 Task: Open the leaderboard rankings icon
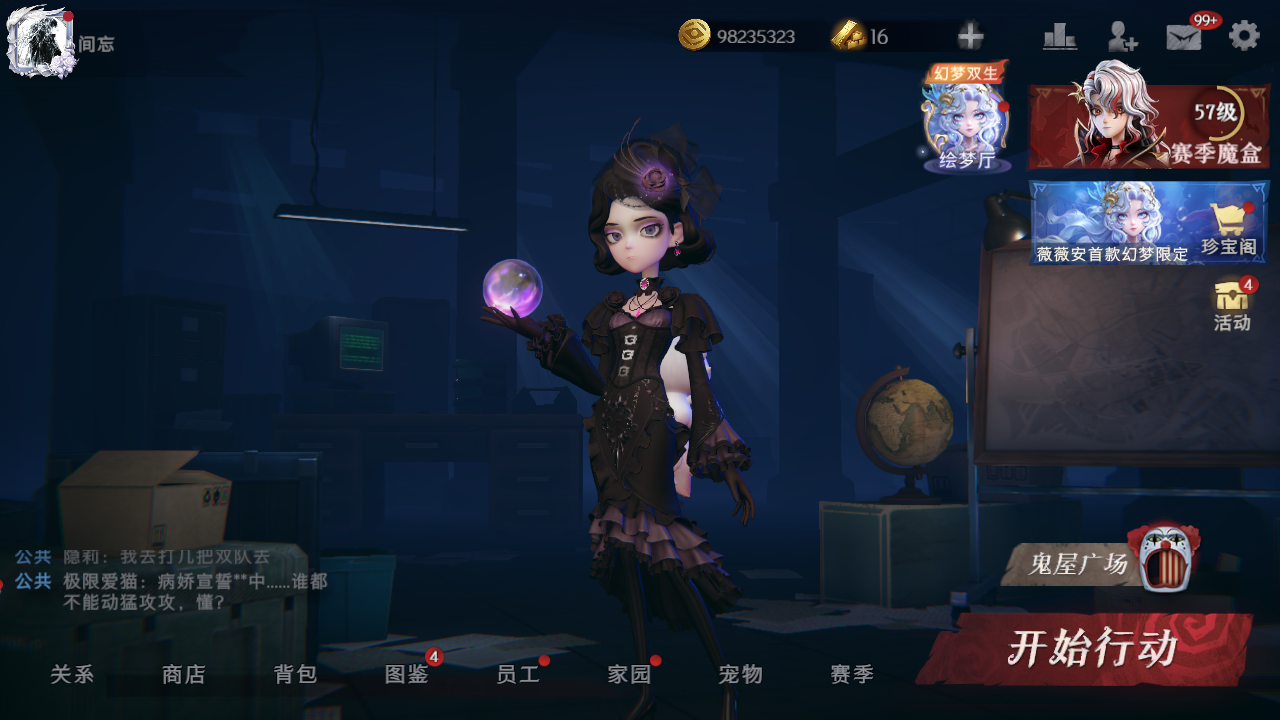[1059, 37]
